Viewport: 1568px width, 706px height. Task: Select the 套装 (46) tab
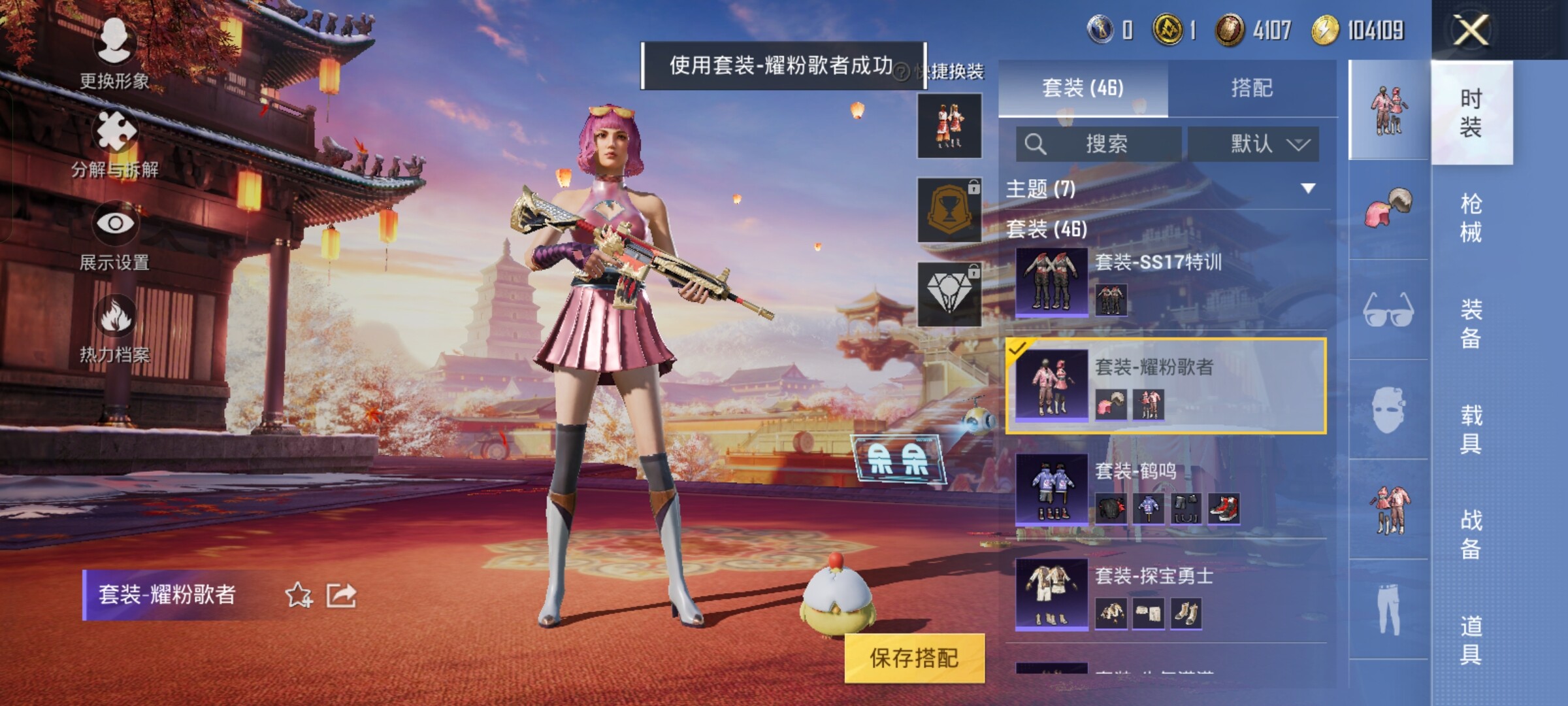coord(1083,88)
